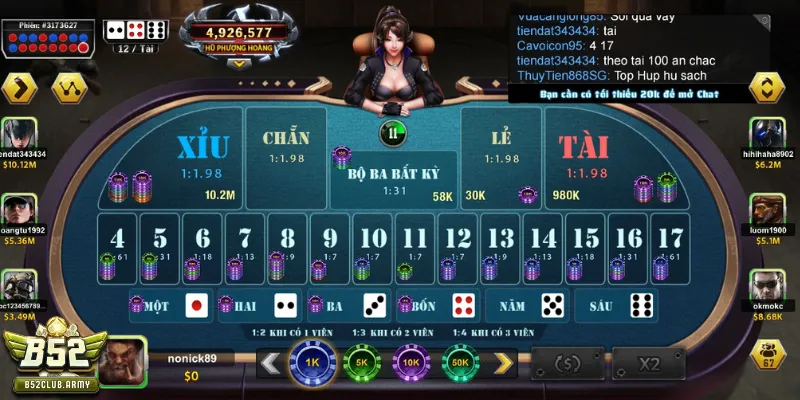Viewport: 800px width, 400px height.
Task: Choose the CHẴN betting area
Action: 286,150
